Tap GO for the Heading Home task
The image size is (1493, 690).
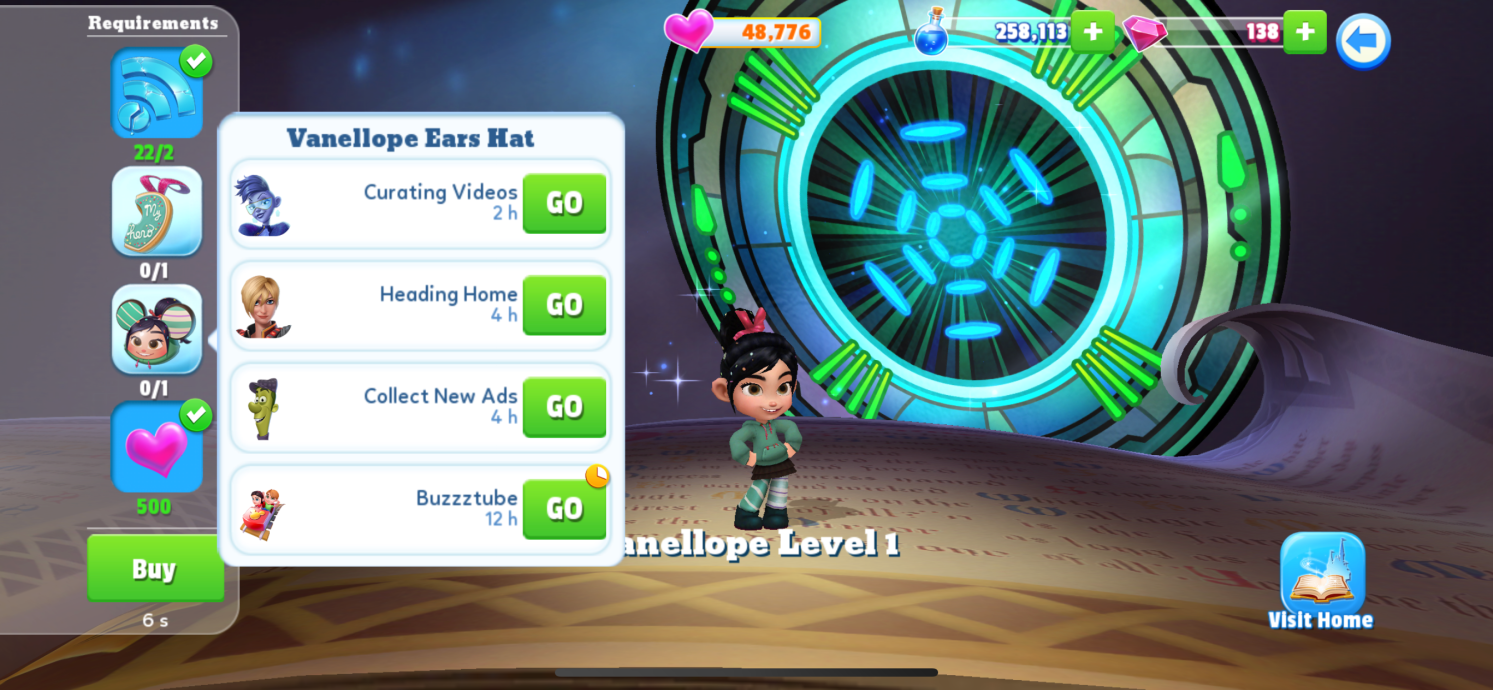coord(564,305)
